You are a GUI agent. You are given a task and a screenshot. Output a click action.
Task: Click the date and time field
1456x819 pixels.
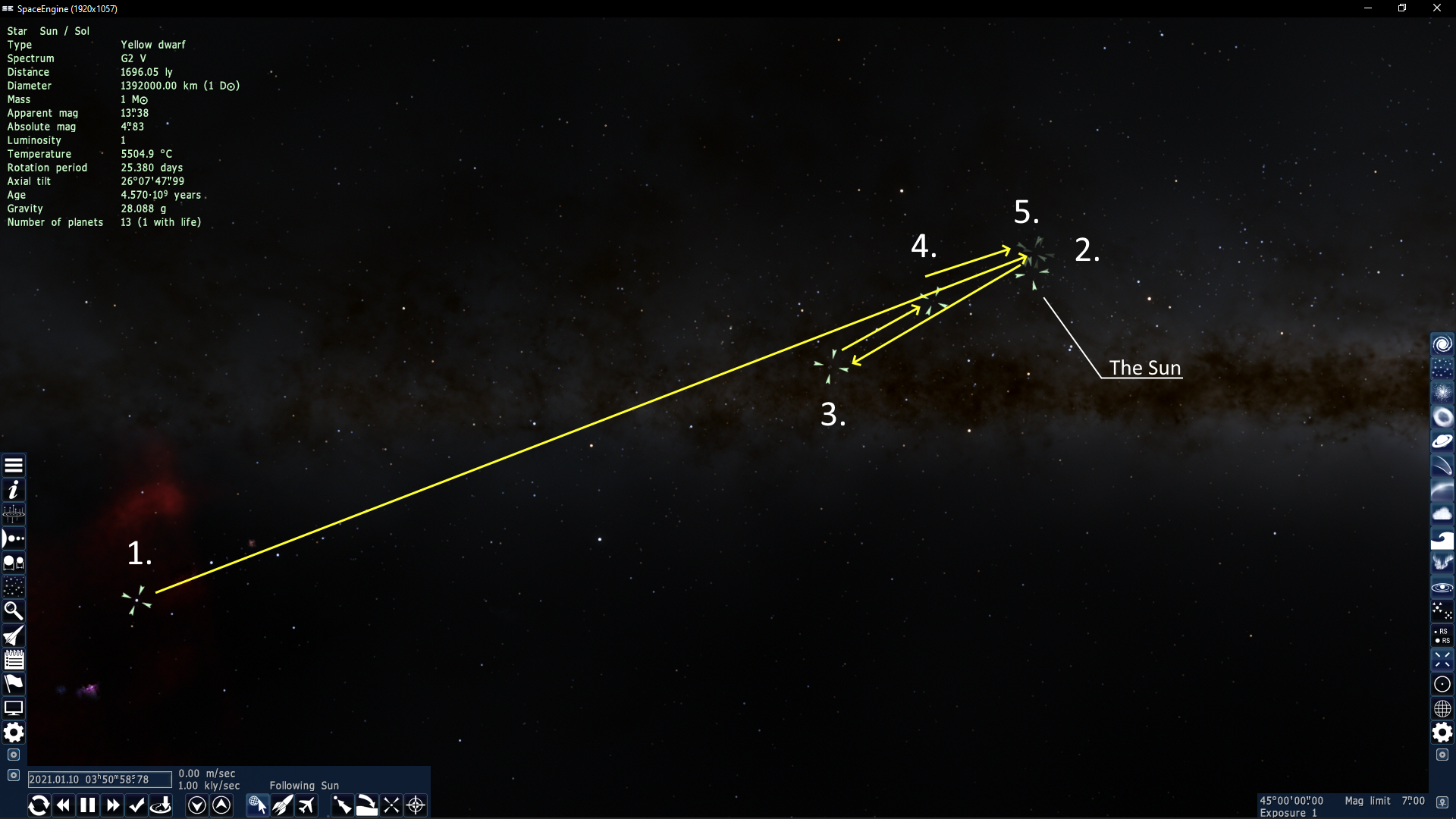click(x=99, y=780)
